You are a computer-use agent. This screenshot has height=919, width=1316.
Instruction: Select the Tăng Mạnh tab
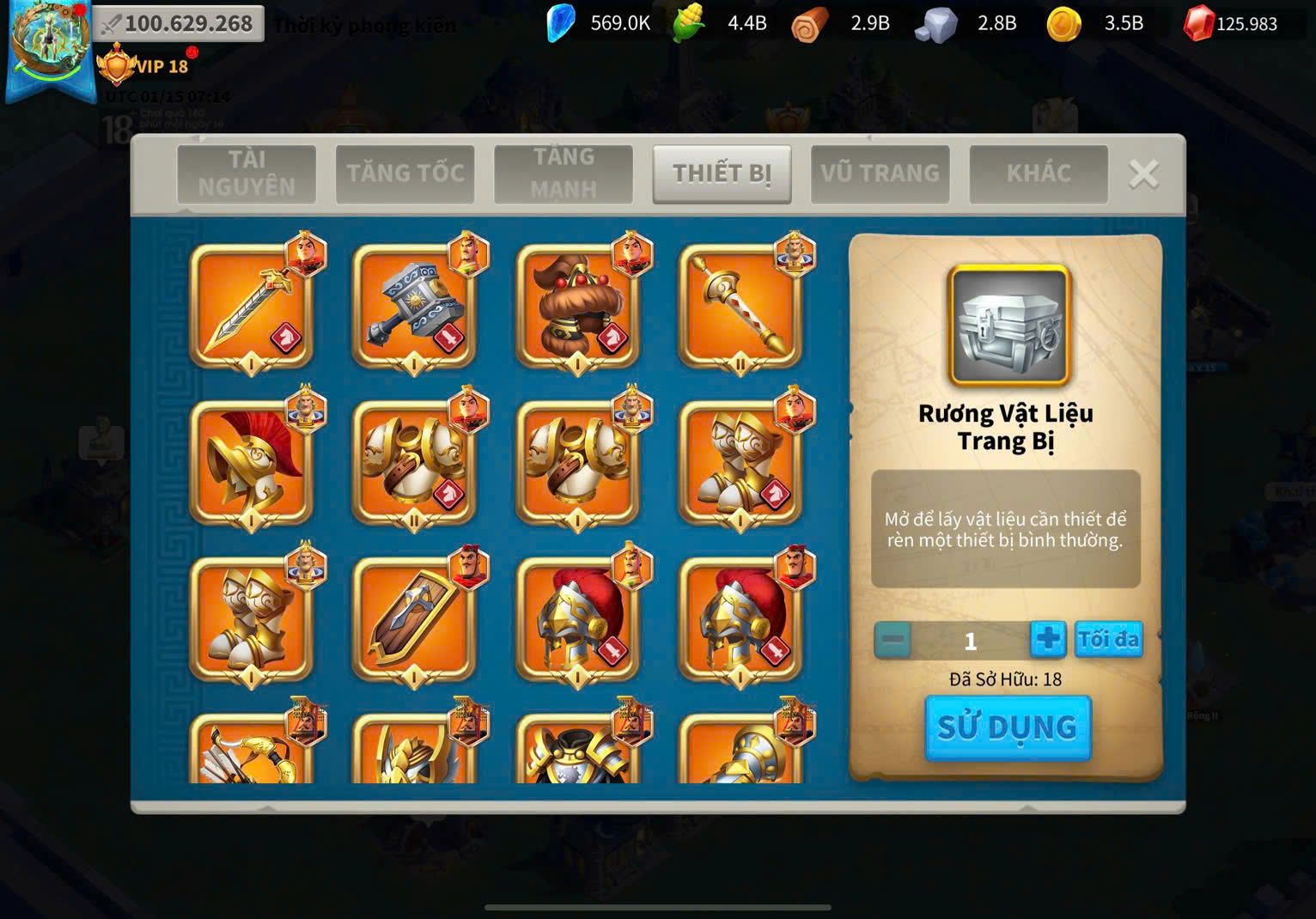pyautogui.click(x=564, y=173)
